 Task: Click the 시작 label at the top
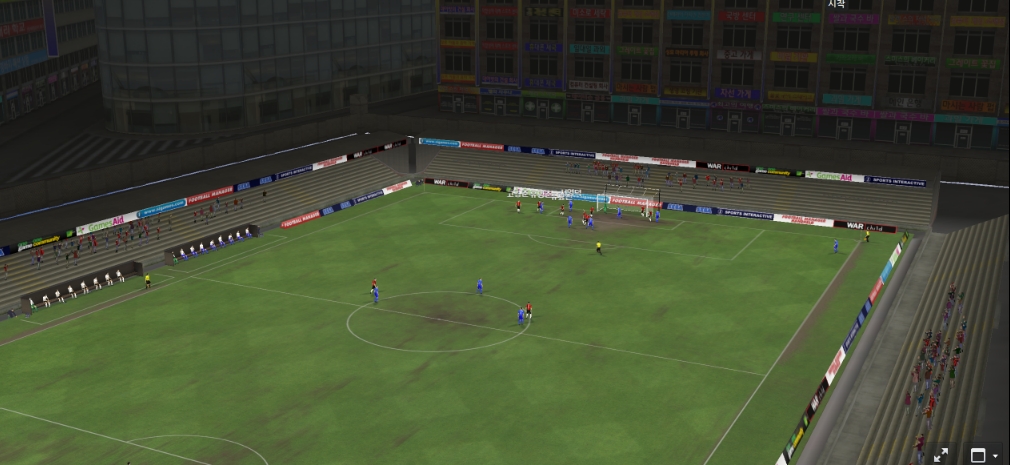[836, 4]
